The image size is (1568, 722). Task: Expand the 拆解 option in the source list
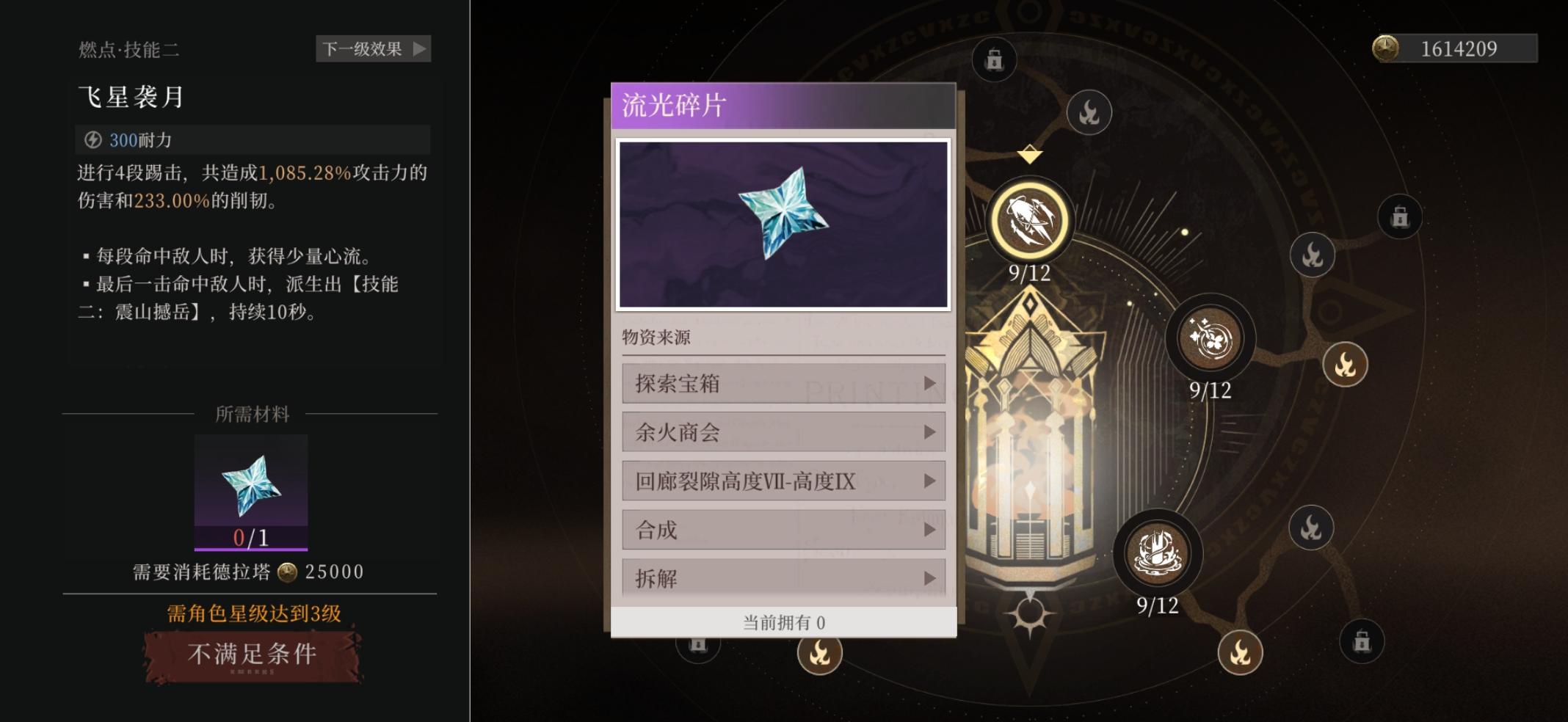(x=783, y=577)
